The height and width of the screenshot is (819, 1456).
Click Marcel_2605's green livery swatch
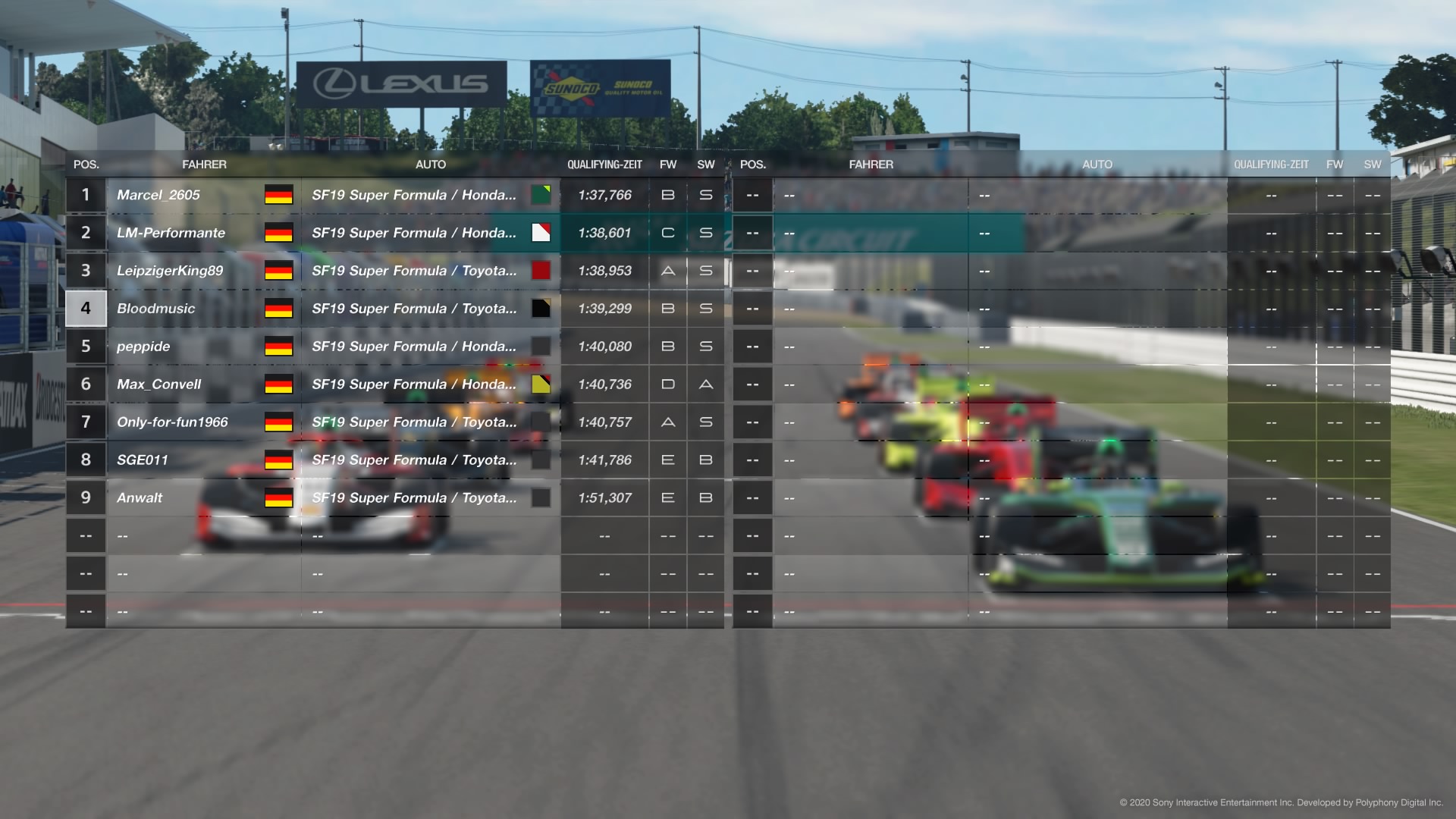(541, 195)
